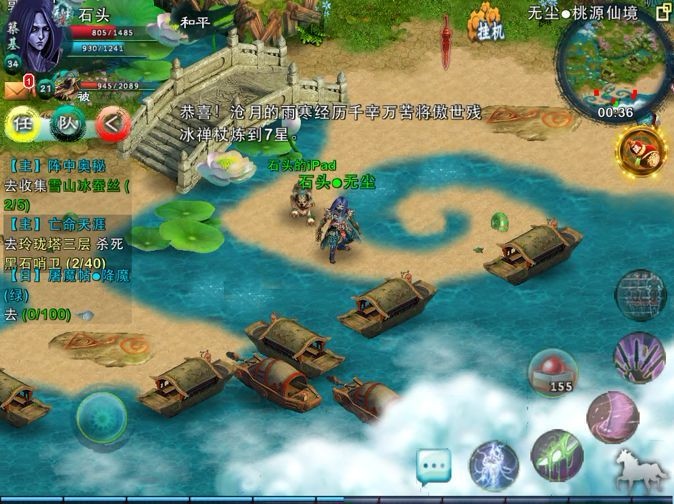Summon the mount with horse icon
The width and height of the screenshot is (674, 504).
tap(641, 470)
